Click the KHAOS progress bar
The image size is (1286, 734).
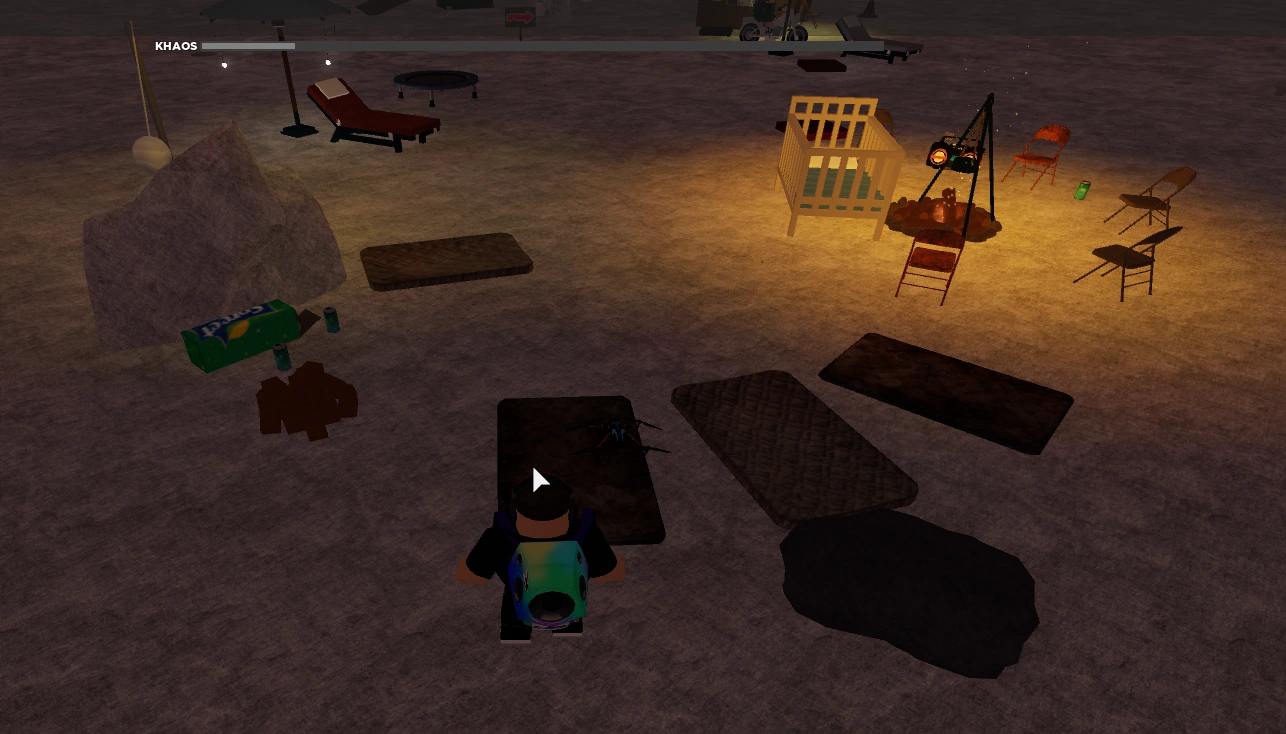pos(250,45)
